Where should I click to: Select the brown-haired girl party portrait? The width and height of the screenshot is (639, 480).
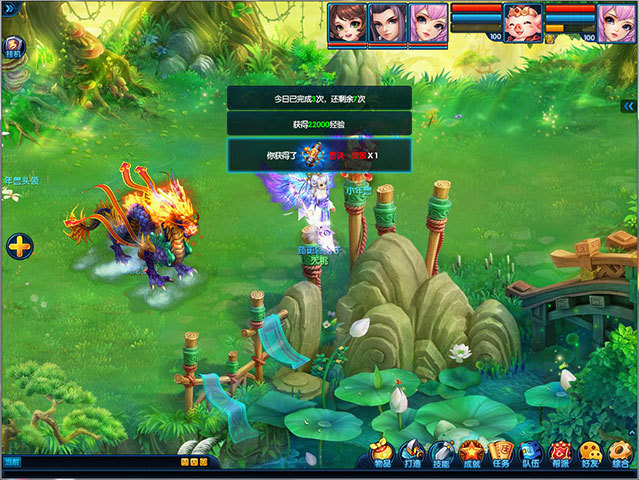pos(346,23)
